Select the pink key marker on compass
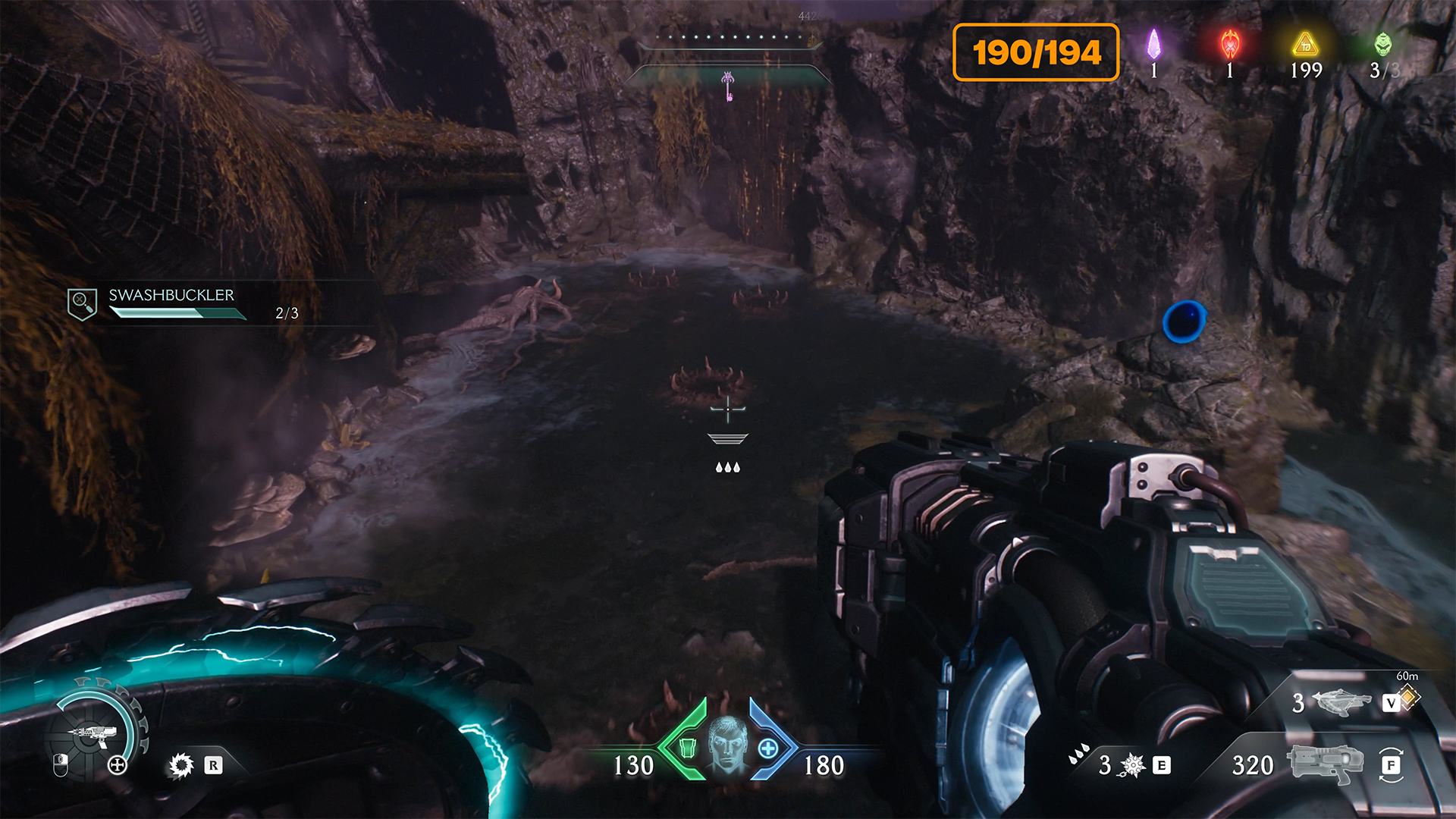This screenshot has width=1456, height=819. [728, 86]
